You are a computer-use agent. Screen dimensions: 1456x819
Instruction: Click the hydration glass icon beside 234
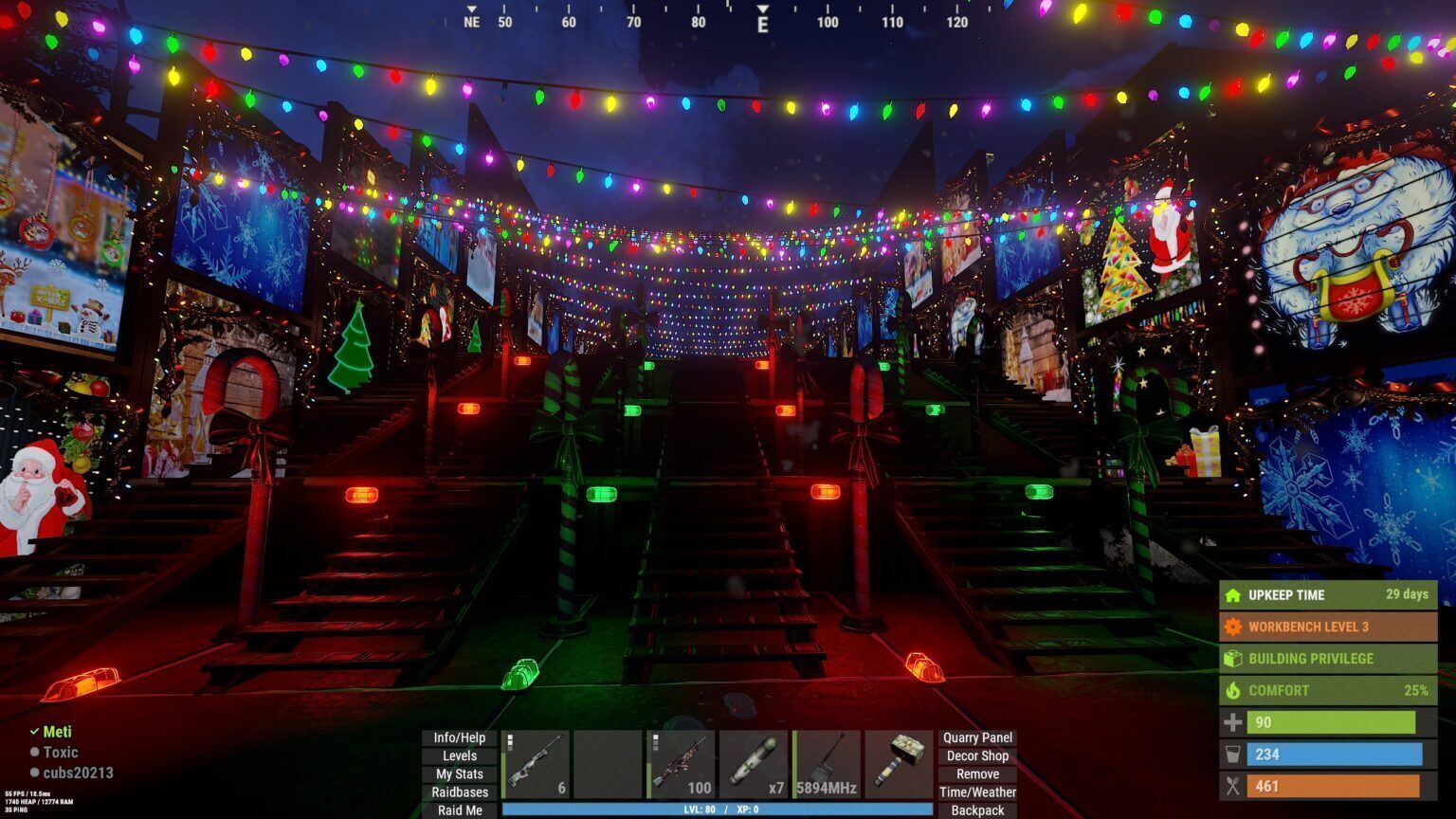pyautogui.click(x=1233, y=755)
